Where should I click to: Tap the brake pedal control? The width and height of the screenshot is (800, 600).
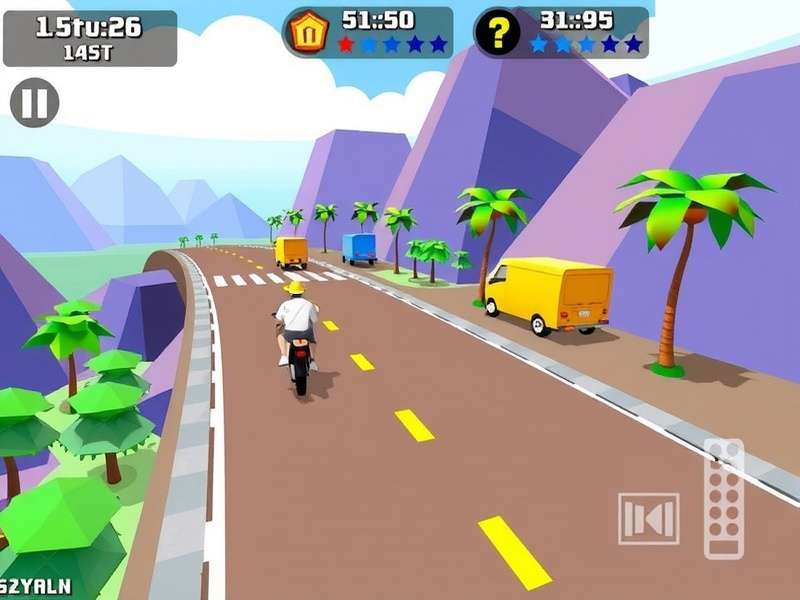(x=648, y=518)
